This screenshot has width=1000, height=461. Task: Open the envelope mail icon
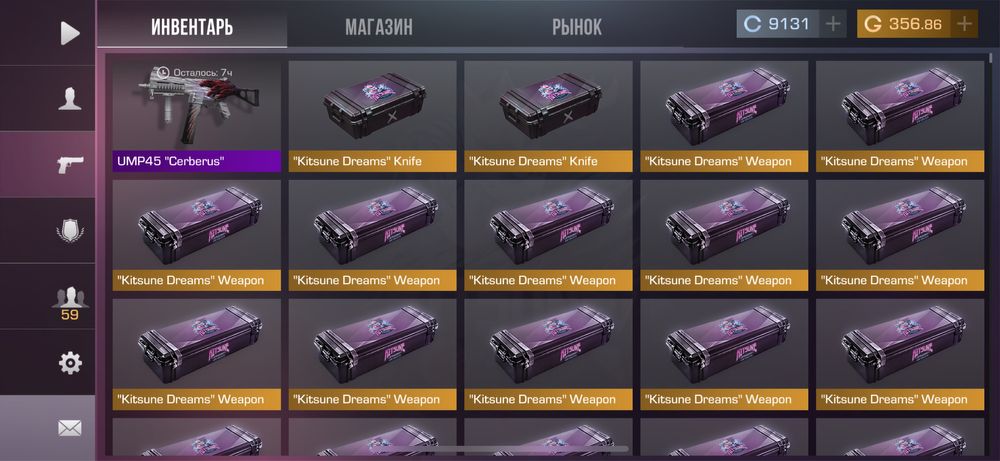coord(69,428)
